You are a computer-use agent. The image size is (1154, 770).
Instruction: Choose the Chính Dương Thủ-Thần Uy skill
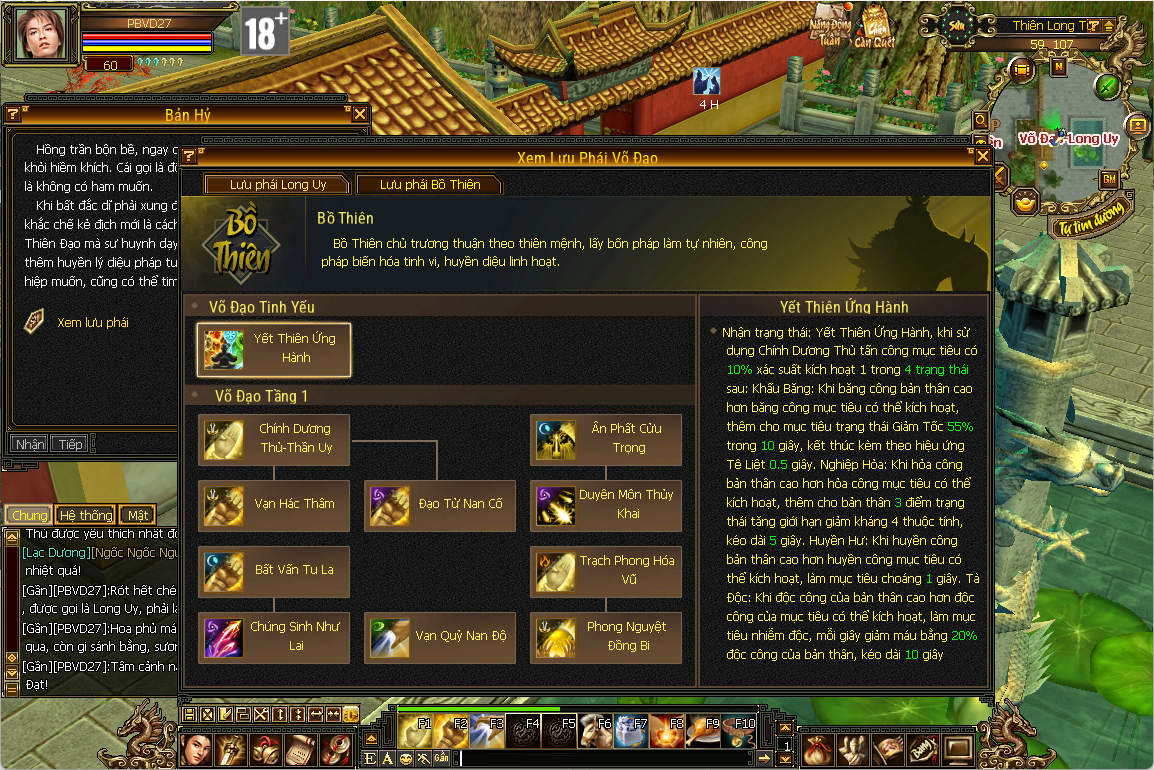tap(275, 439)
